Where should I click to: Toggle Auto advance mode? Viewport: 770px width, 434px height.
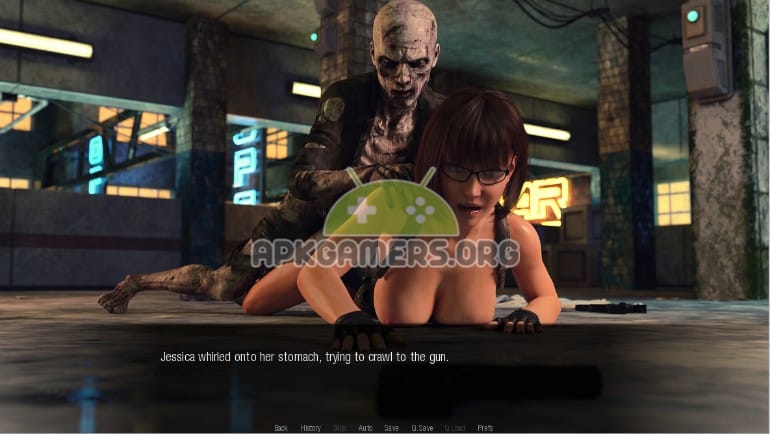point(365,428)
